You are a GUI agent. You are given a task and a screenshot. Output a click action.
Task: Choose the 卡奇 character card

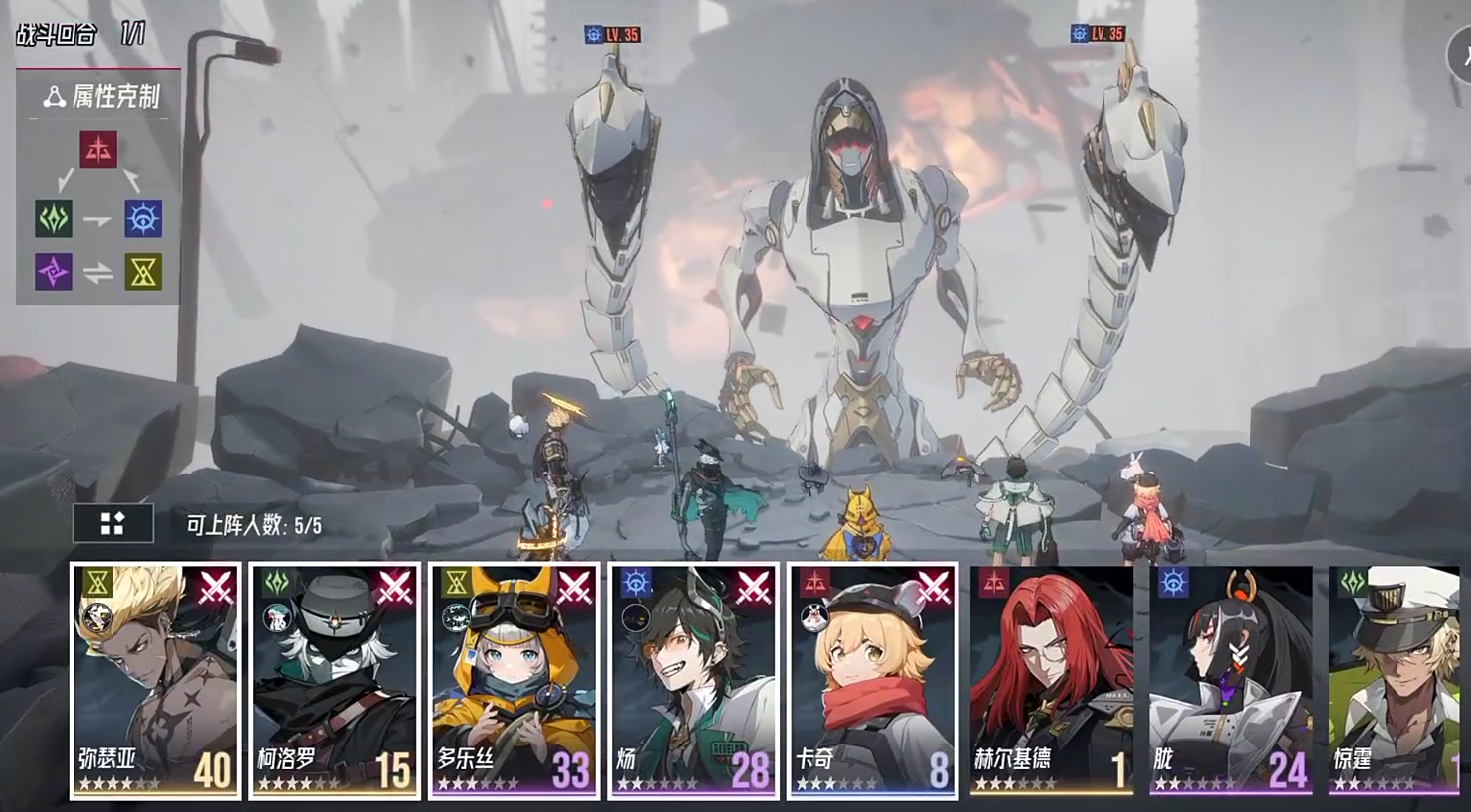tap(872, 680)
